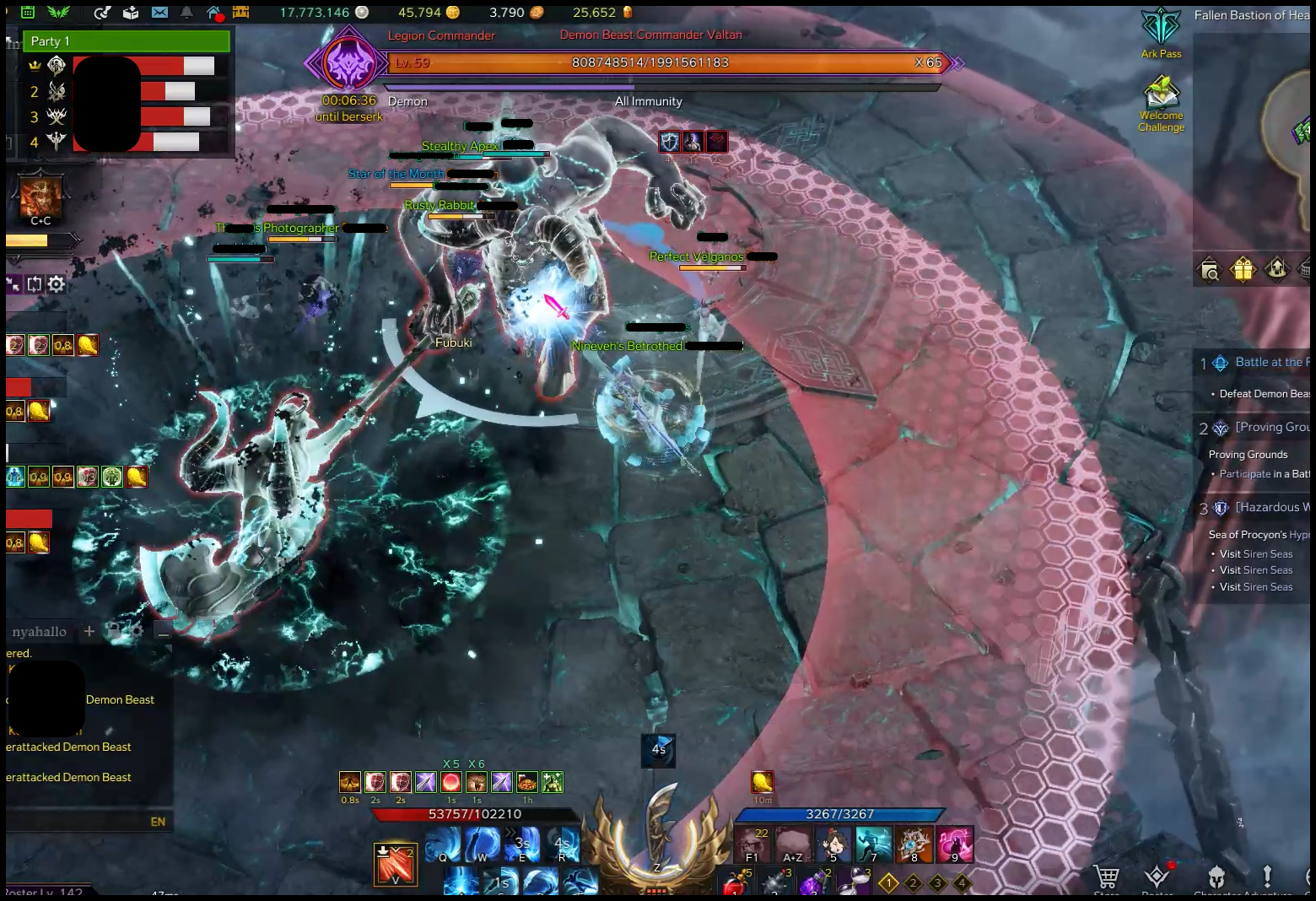Activate the Q skill on the hotbar
This screenshot has height=901, width=1316.
[443, 844]
